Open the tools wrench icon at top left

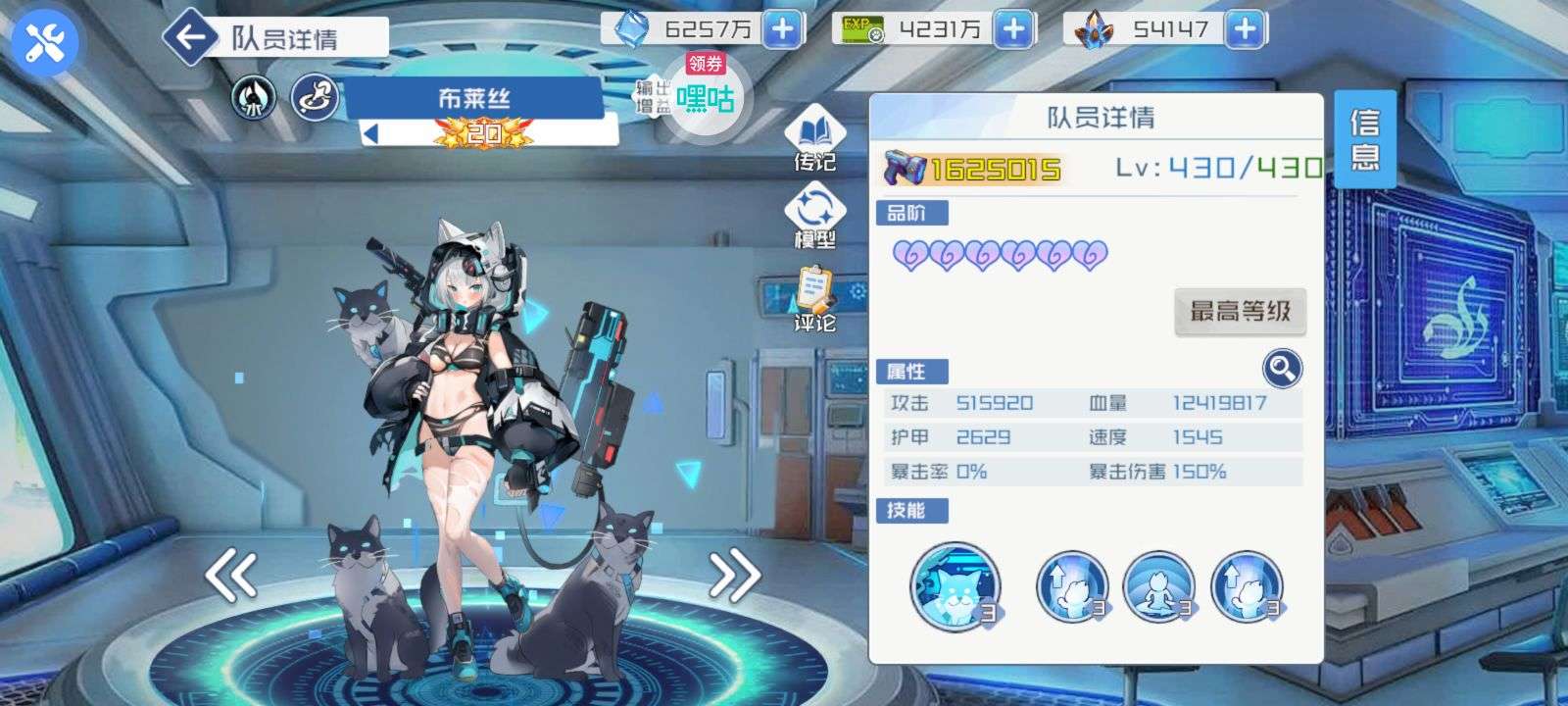(39, 39)
